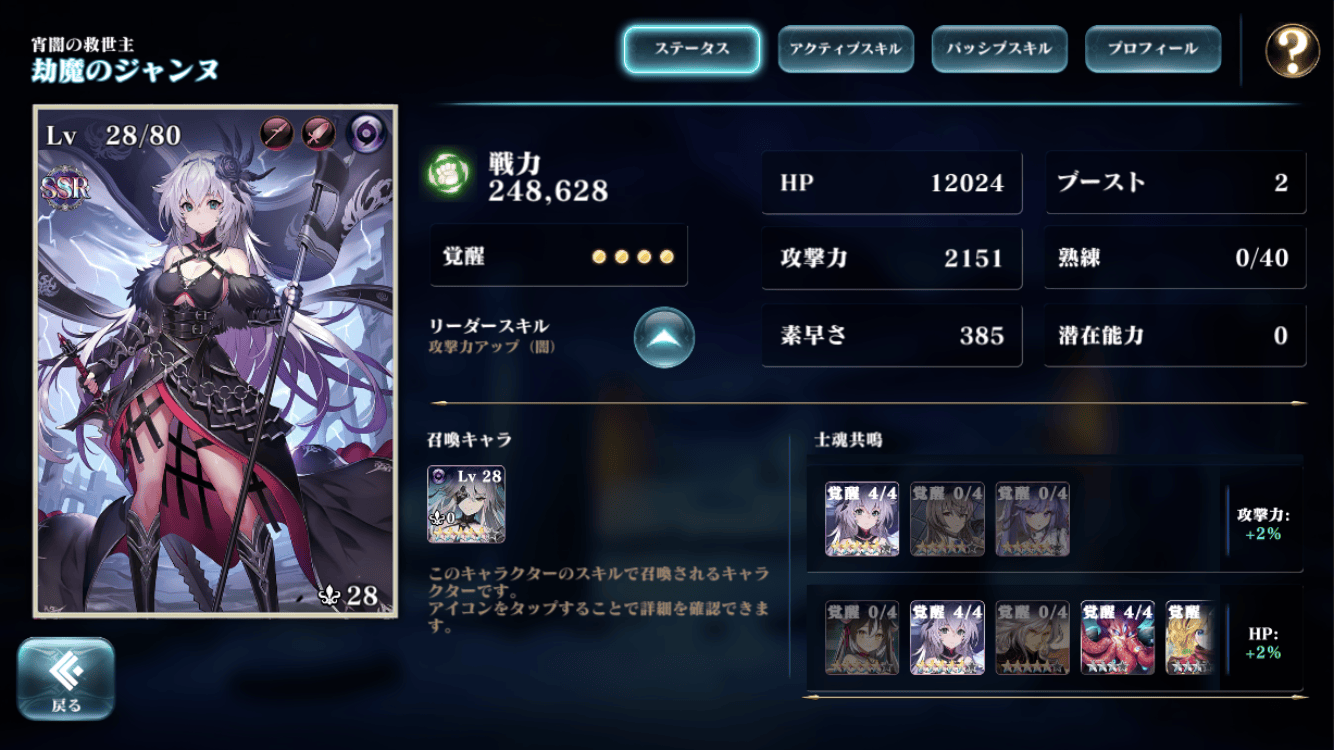Go back using the 戻る button

tap(66, 679)
